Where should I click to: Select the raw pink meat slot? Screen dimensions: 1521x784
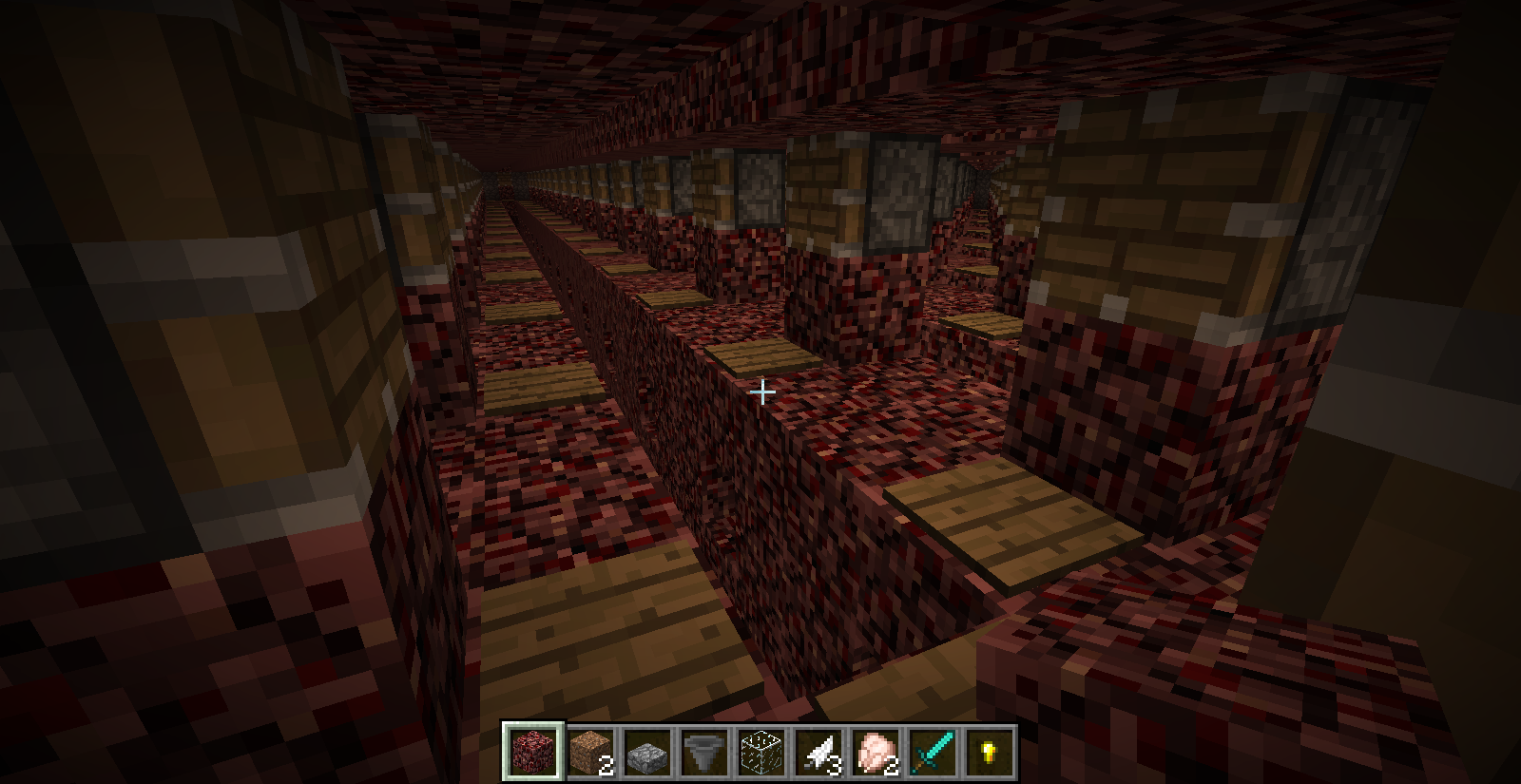coord(876,753)
